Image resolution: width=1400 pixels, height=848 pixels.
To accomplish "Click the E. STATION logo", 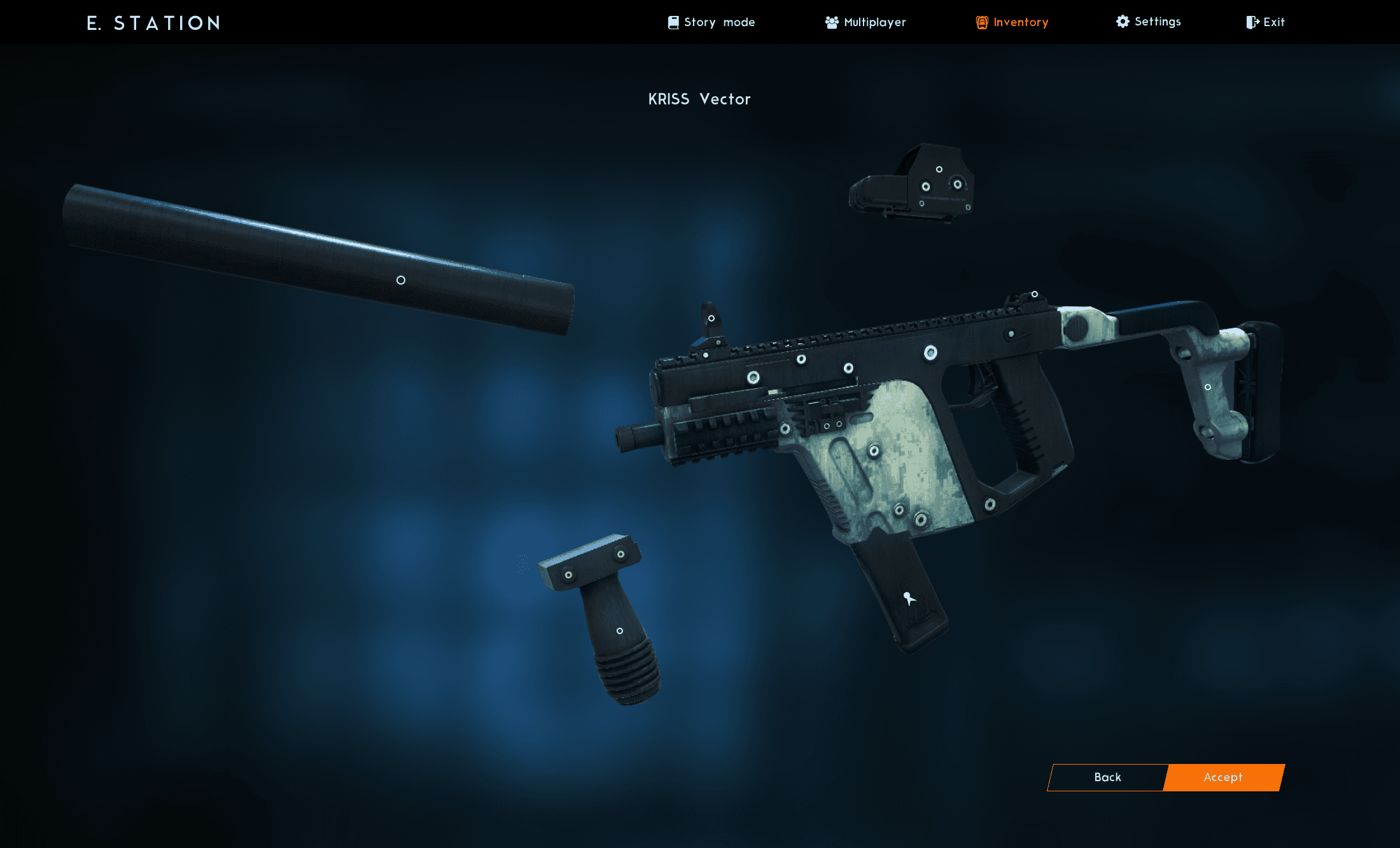I will 153,24.
